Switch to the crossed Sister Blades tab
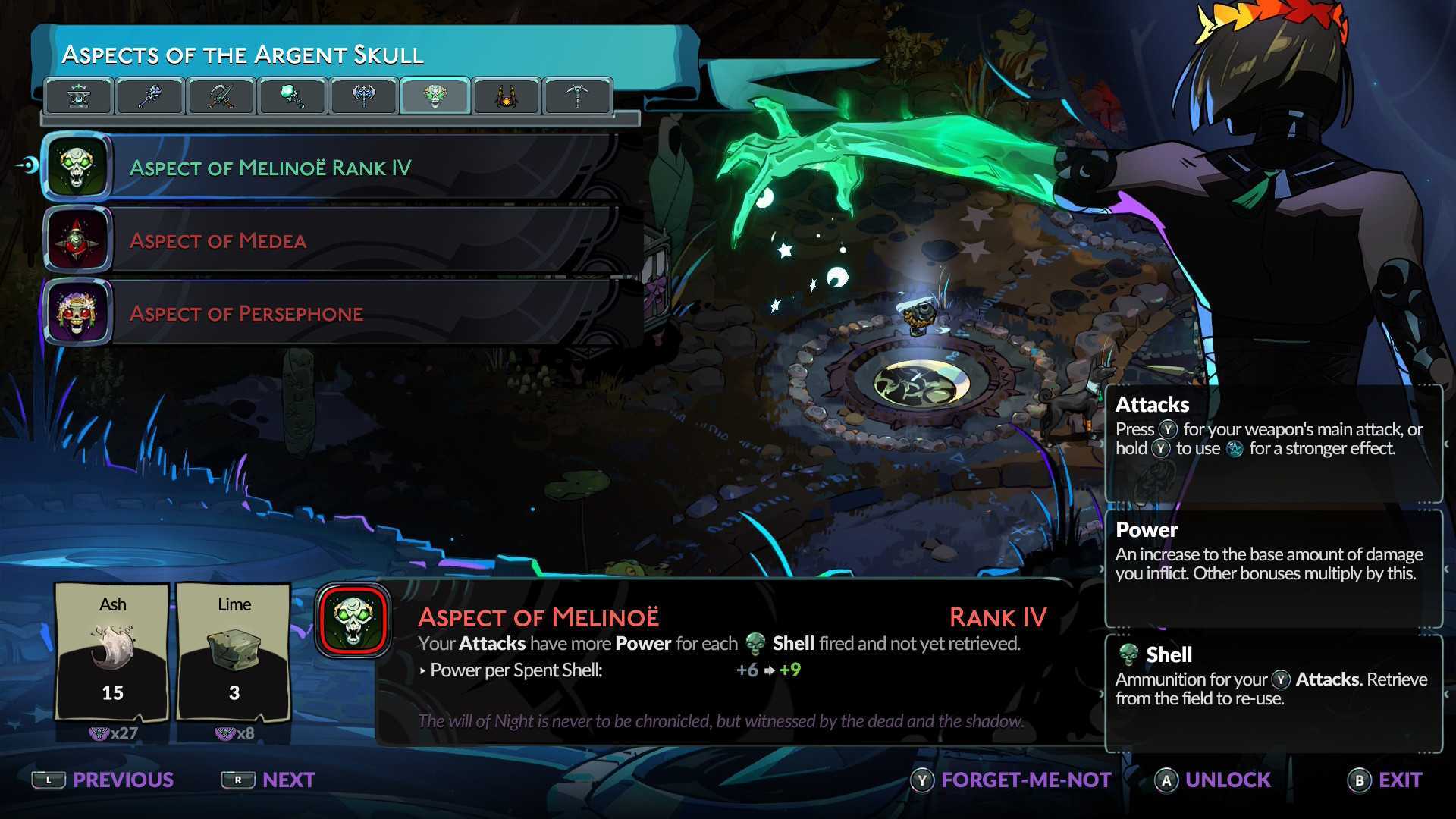 pos(221,96)
